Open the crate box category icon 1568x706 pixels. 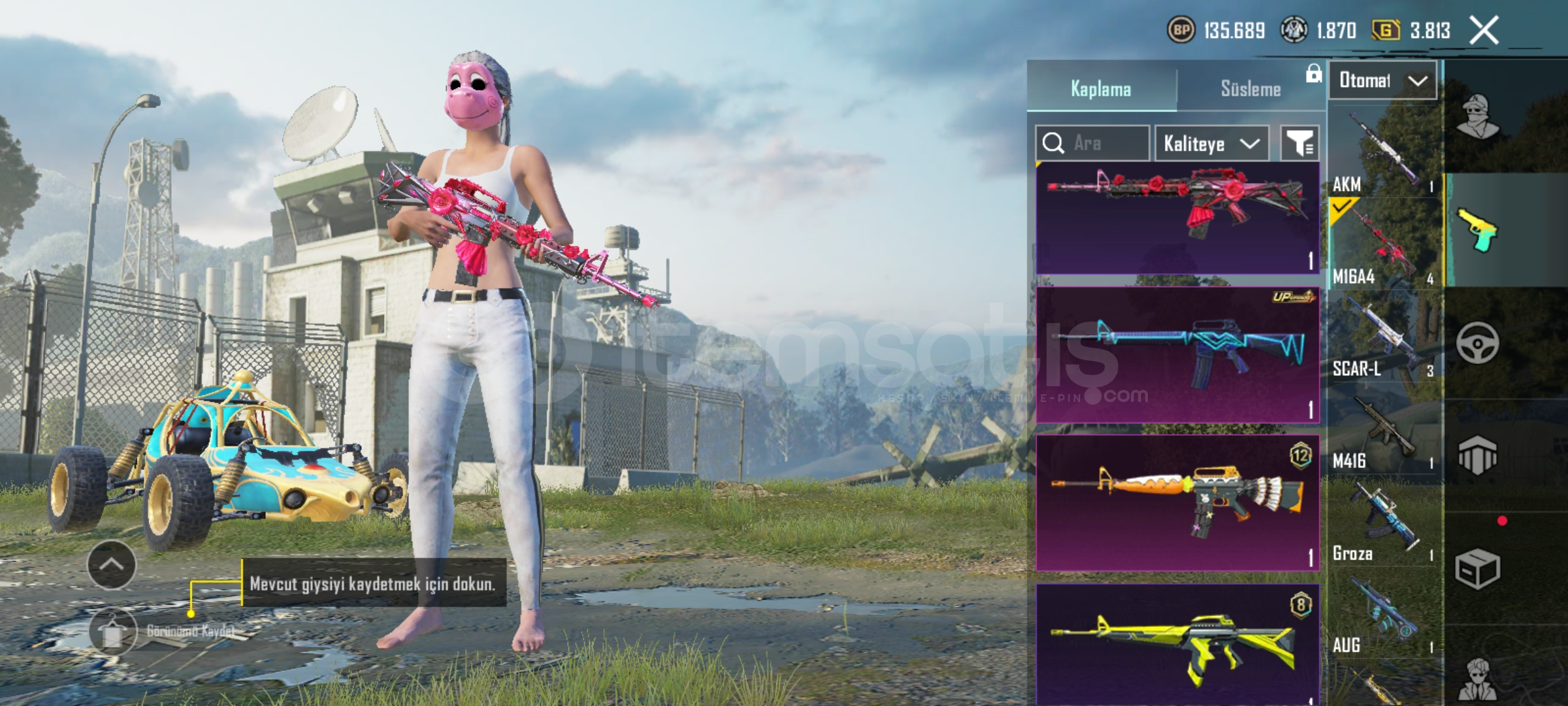click(1477, 569)
